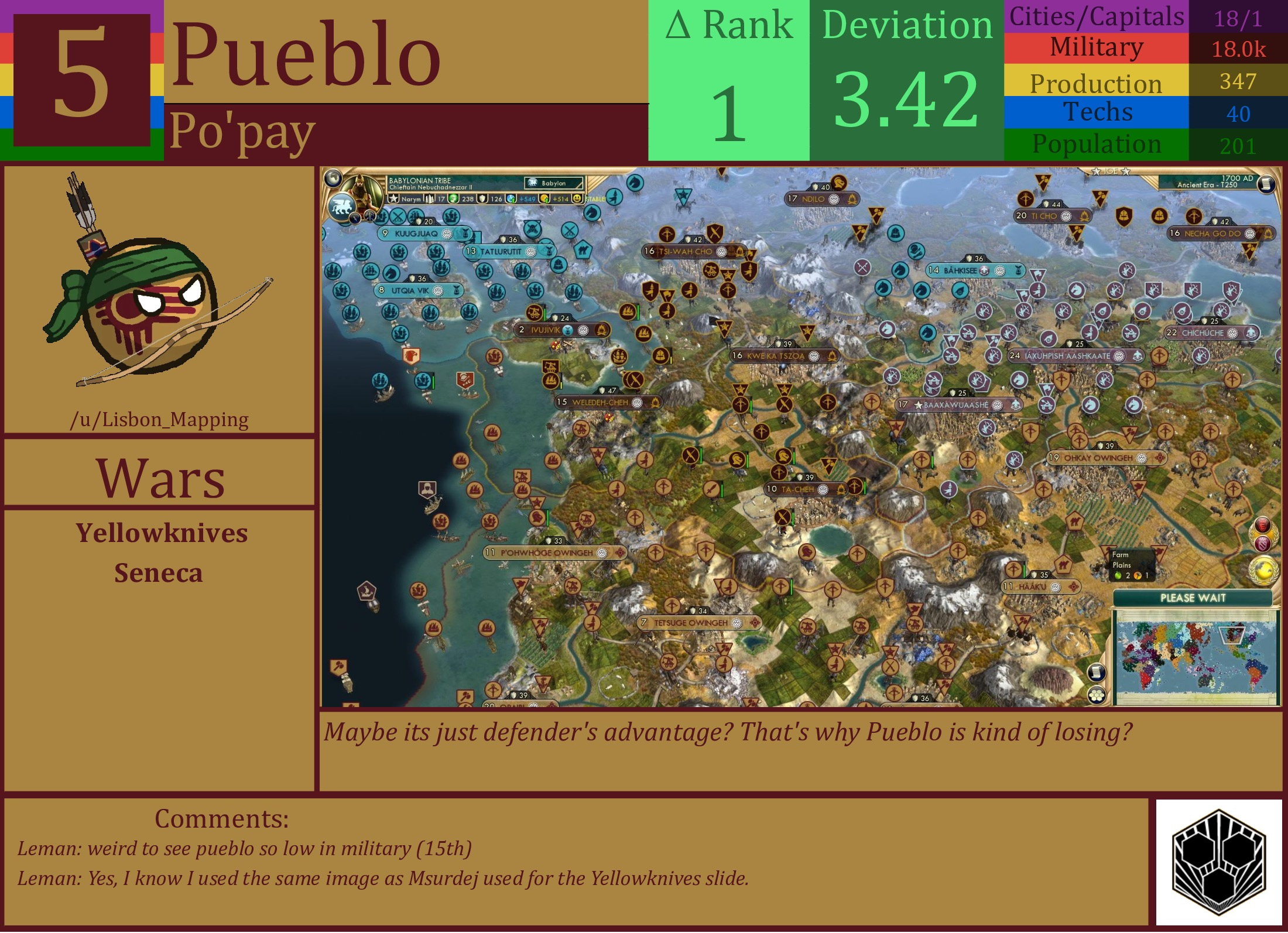Click the star icon next to Narym

pyautogui.click(x=393, y=199)
